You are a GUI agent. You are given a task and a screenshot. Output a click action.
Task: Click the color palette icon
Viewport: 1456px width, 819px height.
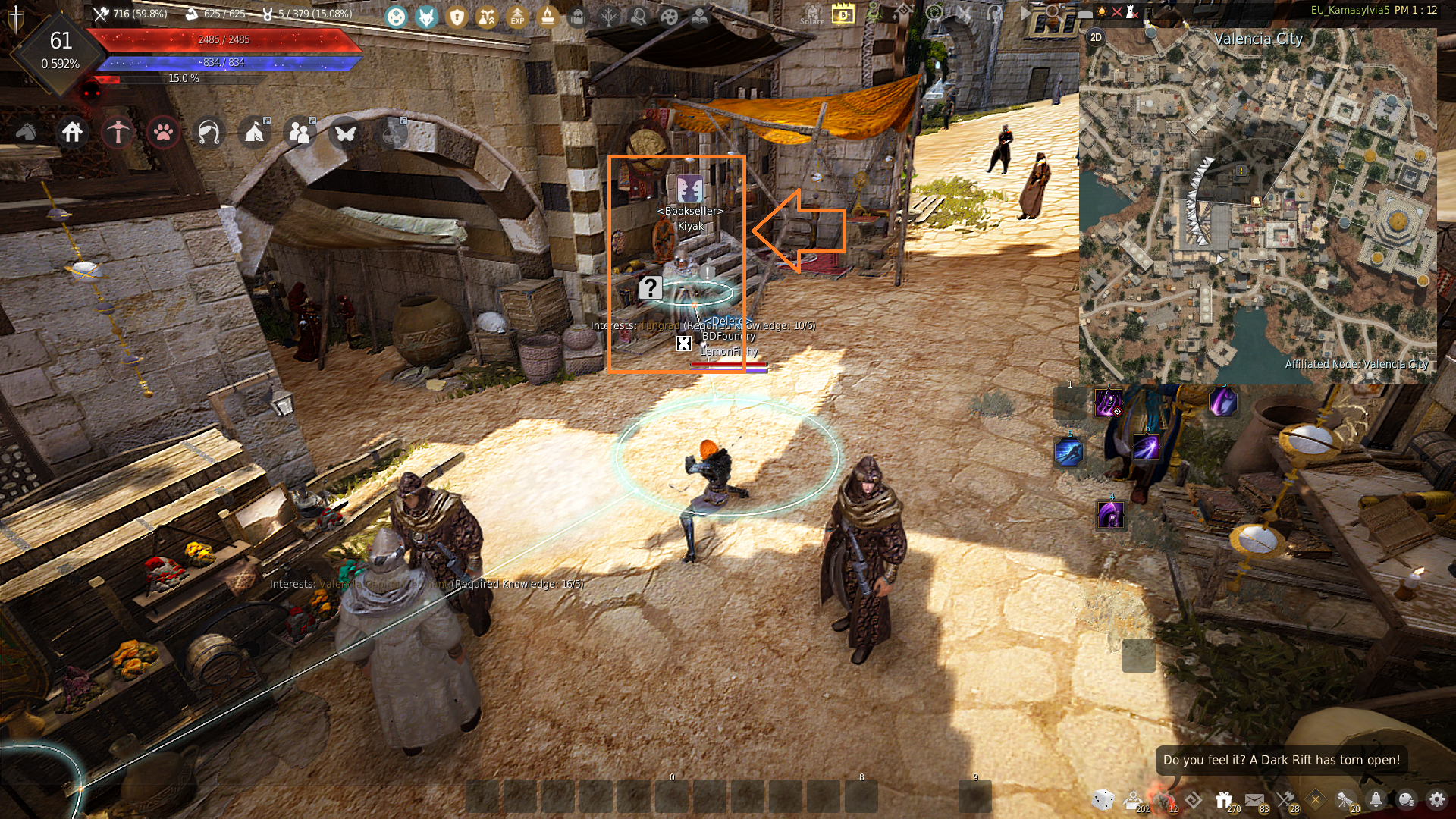[x=669, y=17]
